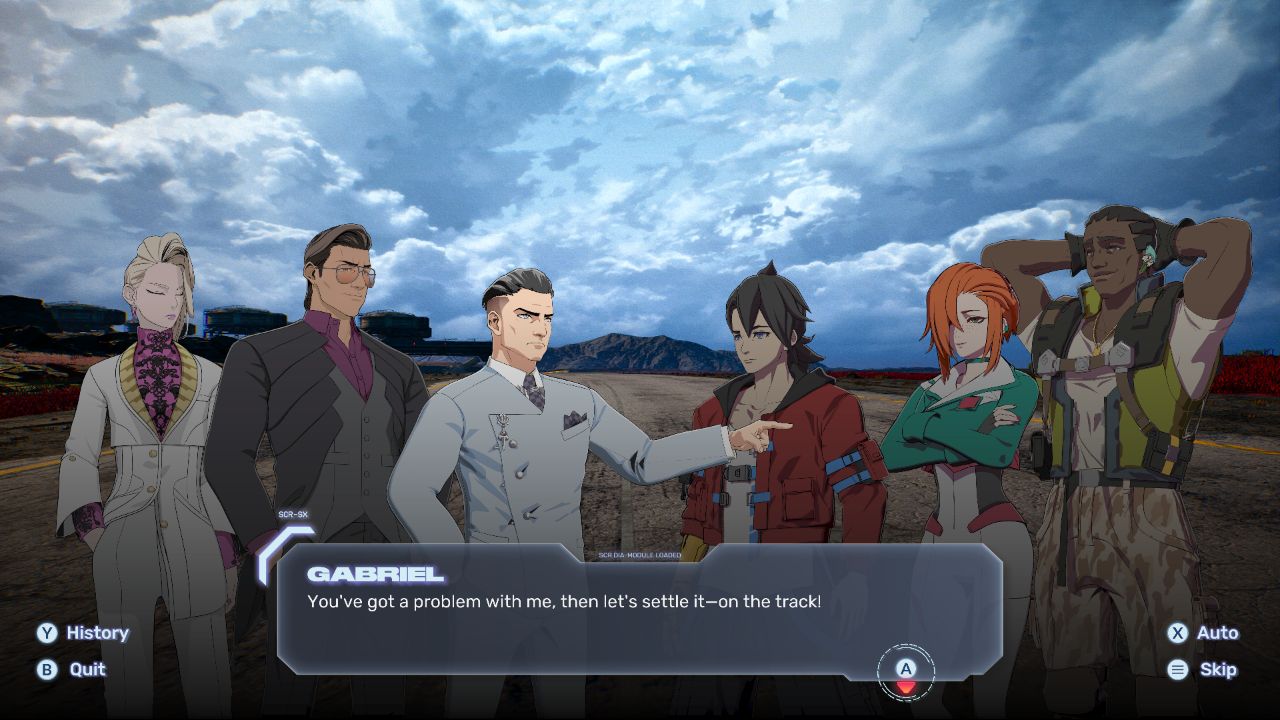This screenshot has width=1280, height=720.
Task: Skip the dialogue scene
Action: [1203, 670]
